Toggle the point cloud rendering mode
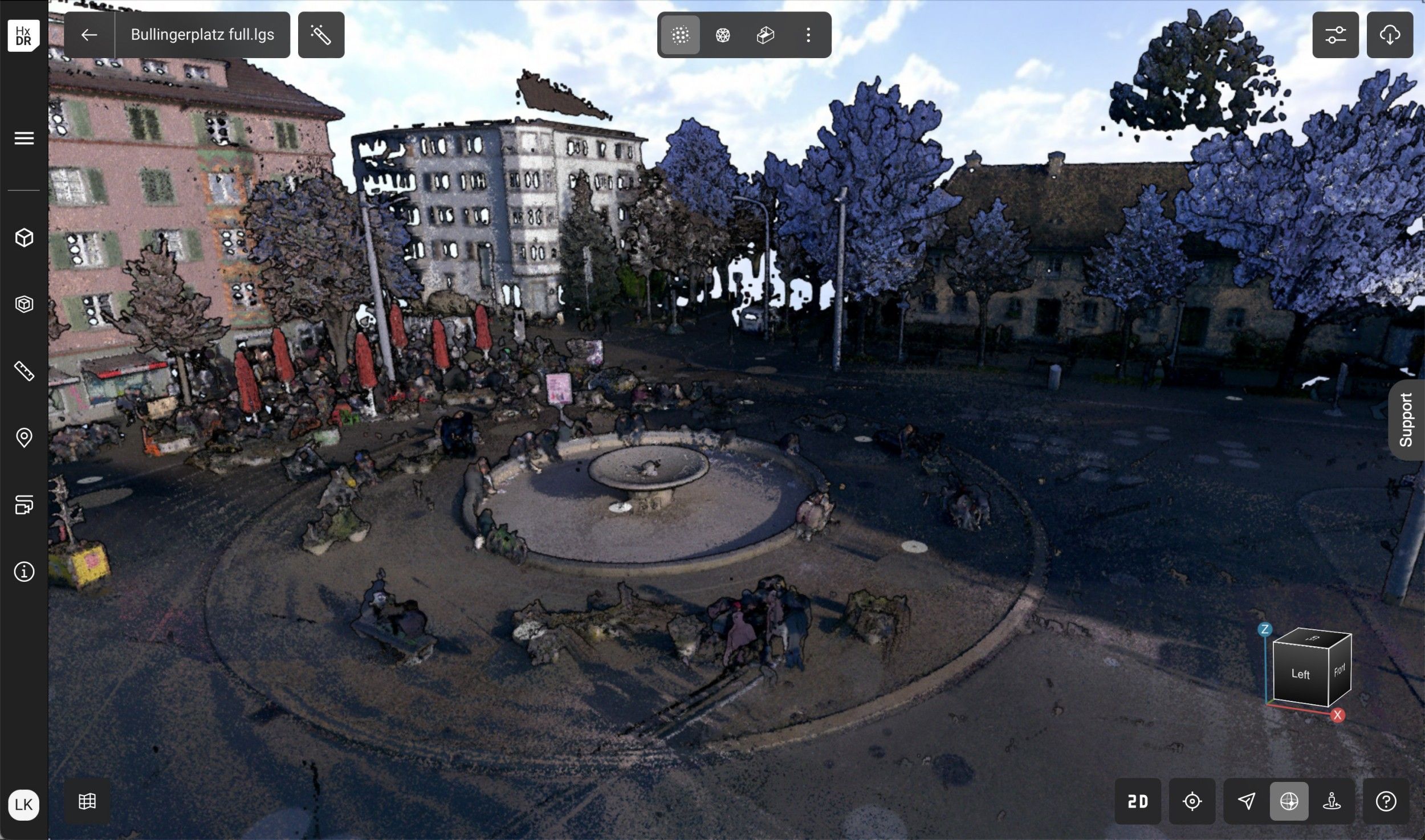1425x840 pixels. (682, 35)
